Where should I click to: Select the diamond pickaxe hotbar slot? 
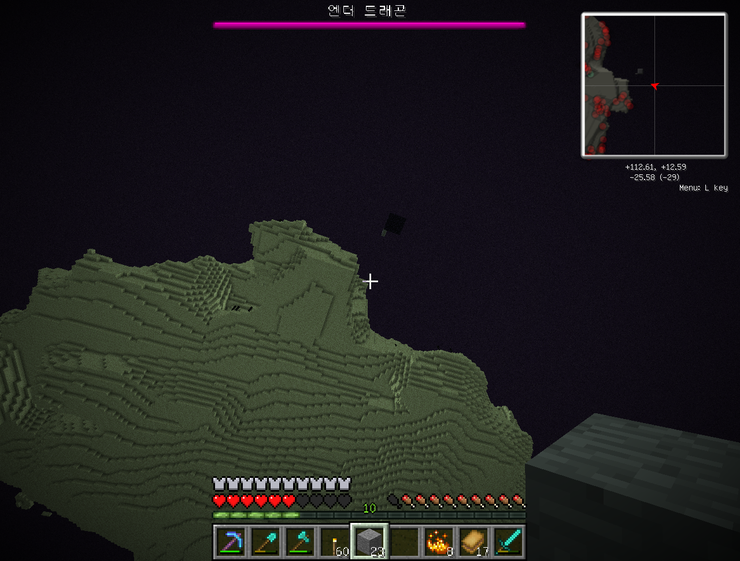(x=232, y=542)
